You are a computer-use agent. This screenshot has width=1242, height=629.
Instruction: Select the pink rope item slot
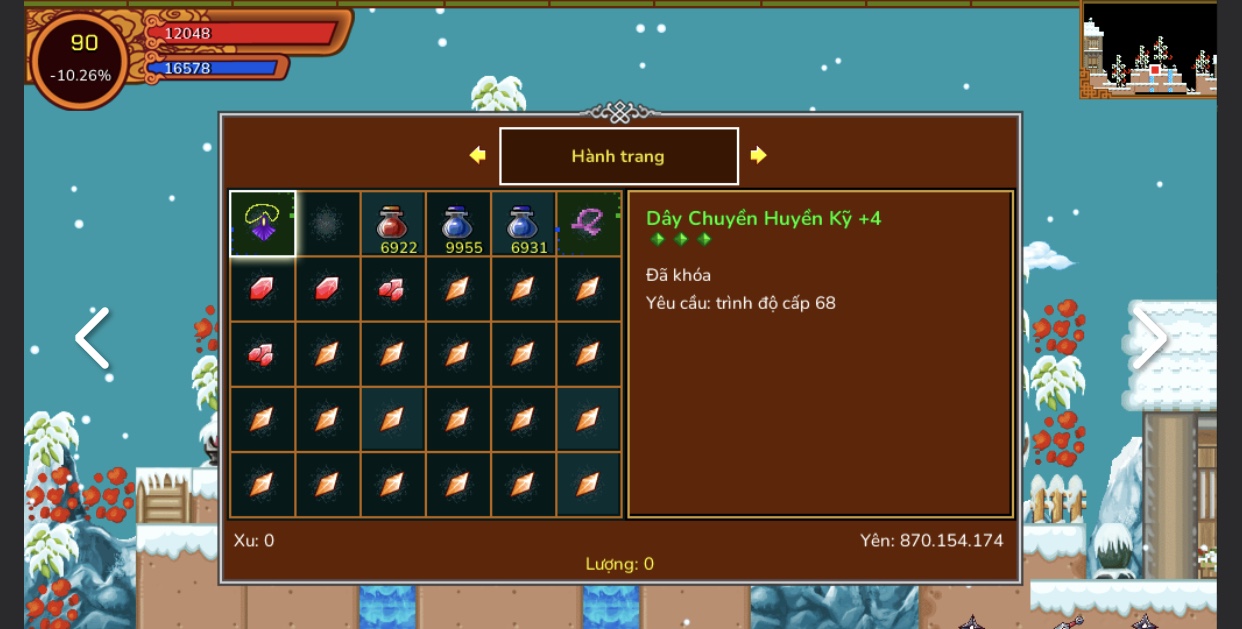588,224
